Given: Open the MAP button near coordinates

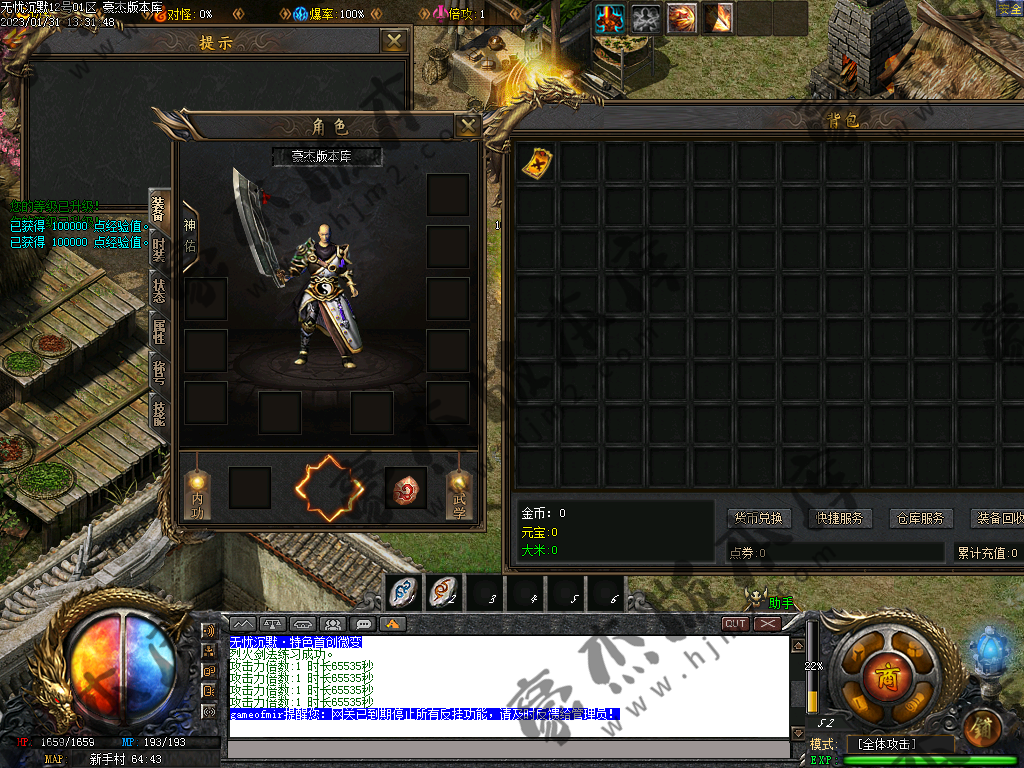Looking at the screenshot, I should click(x=53, y=760).
